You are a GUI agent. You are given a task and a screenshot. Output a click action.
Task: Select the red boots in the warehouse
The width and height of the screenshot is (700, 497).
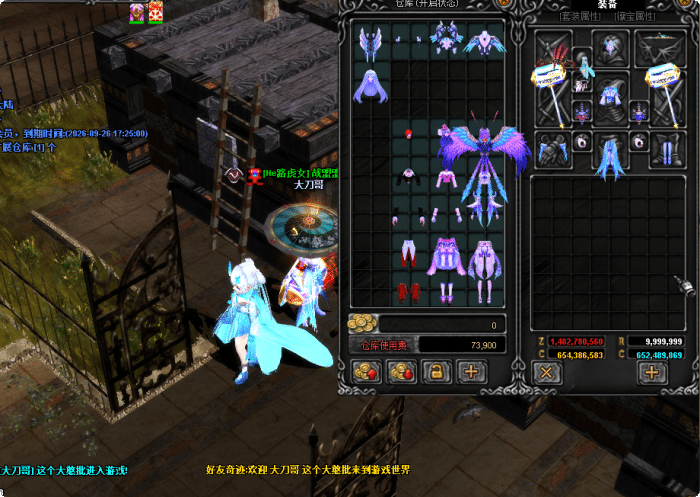(409, 291)
